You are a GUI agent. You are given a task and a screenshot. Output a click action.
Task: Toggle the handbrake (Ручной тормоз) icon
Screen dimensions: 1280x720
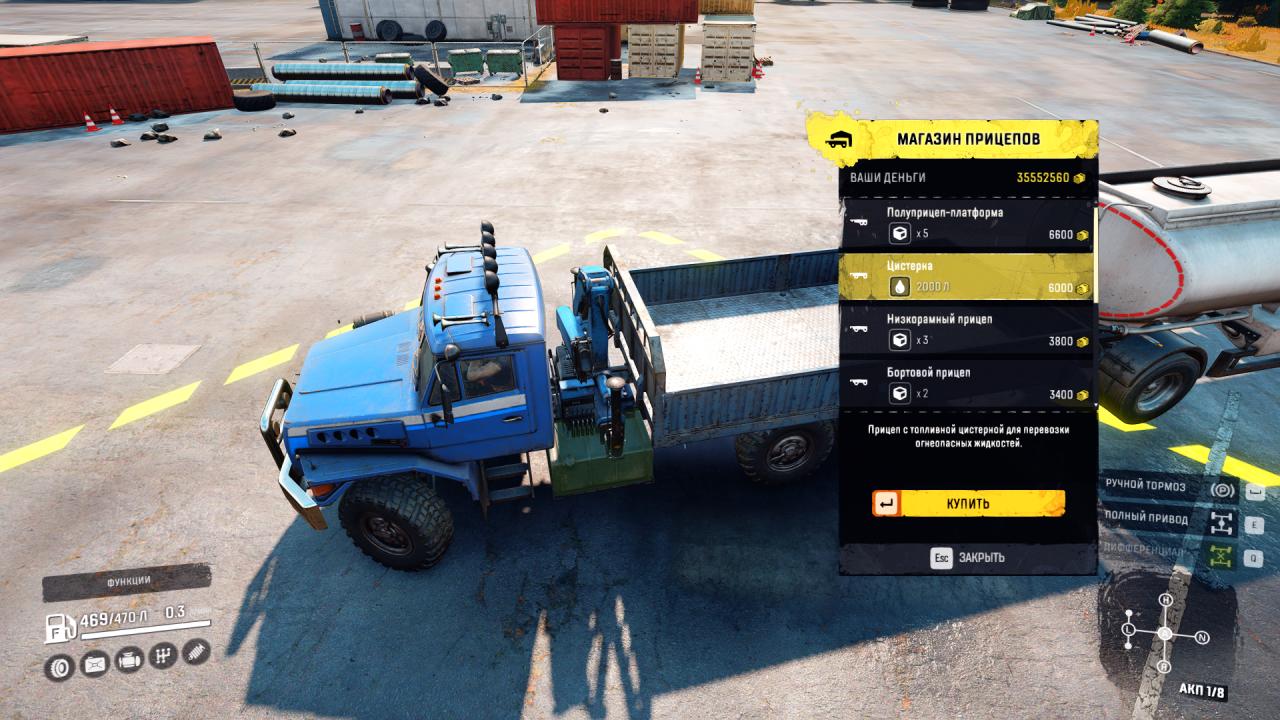tap(1222, 490)
